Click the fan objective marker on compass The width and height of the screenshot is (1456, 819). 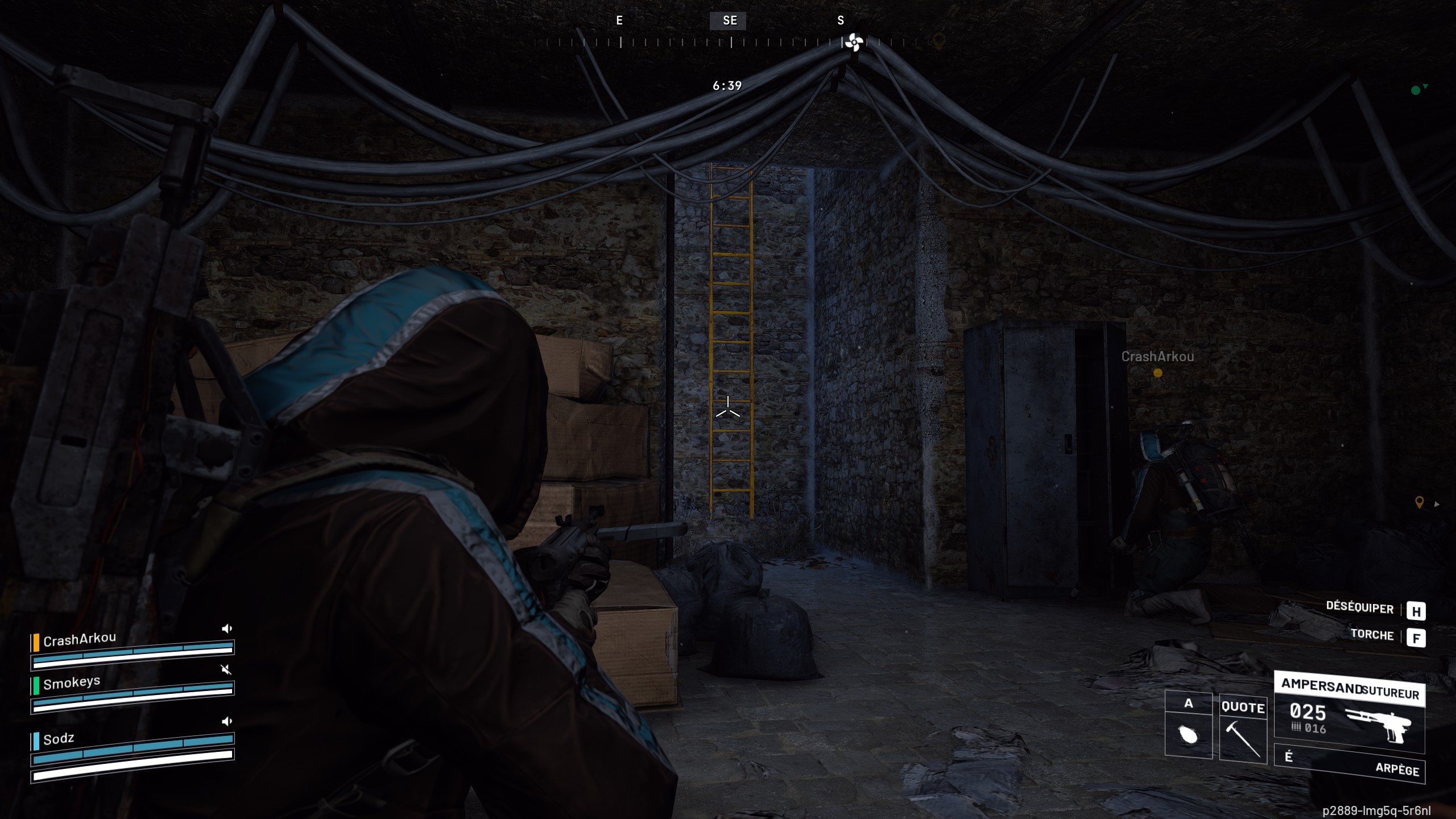coord(854,42)
